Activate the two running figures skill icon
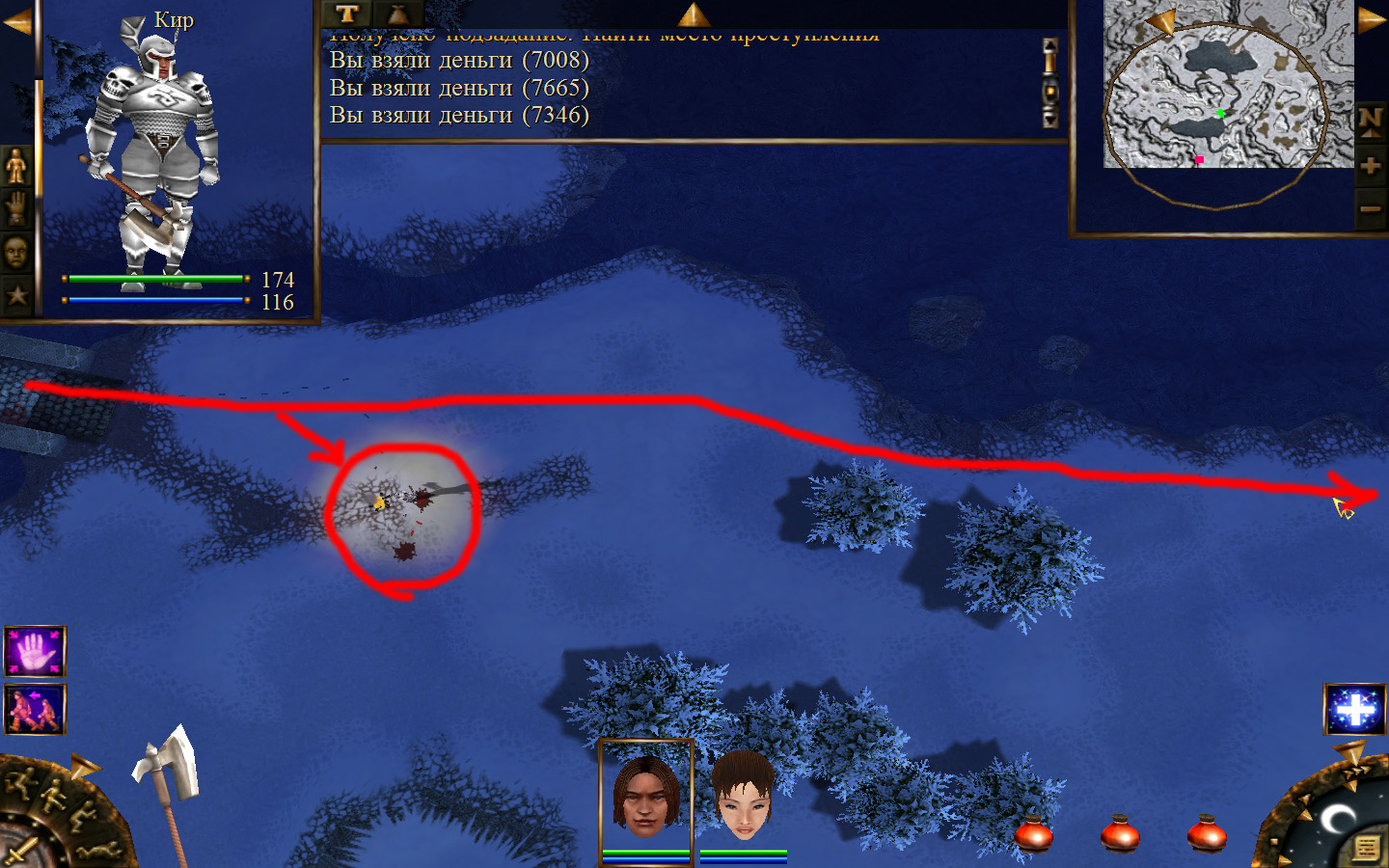 click(35, 709)
